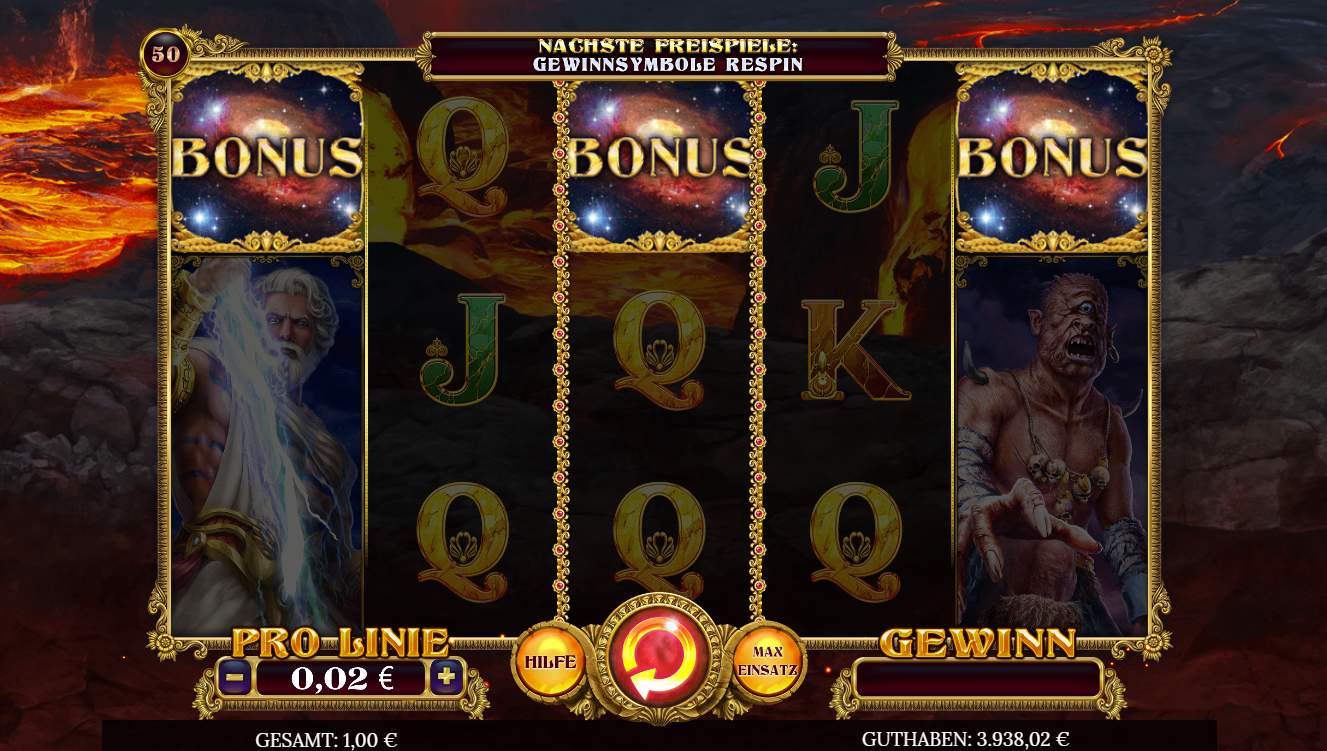The width and height of the screenshot is (1327, 751).
Task: Click the PRO LINIE label
Action: click(x=340, y=640)
